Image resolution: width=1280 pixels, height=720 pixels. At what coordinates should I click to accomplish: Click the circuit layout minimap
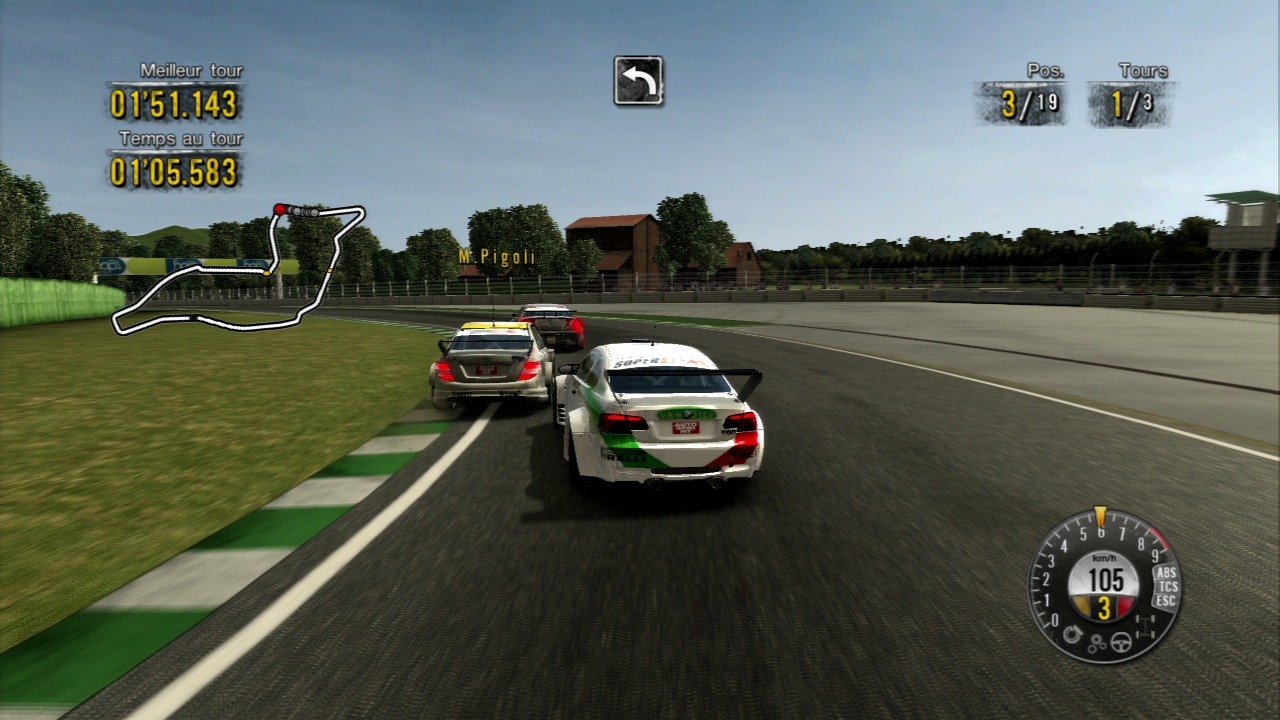pos(238,268)
